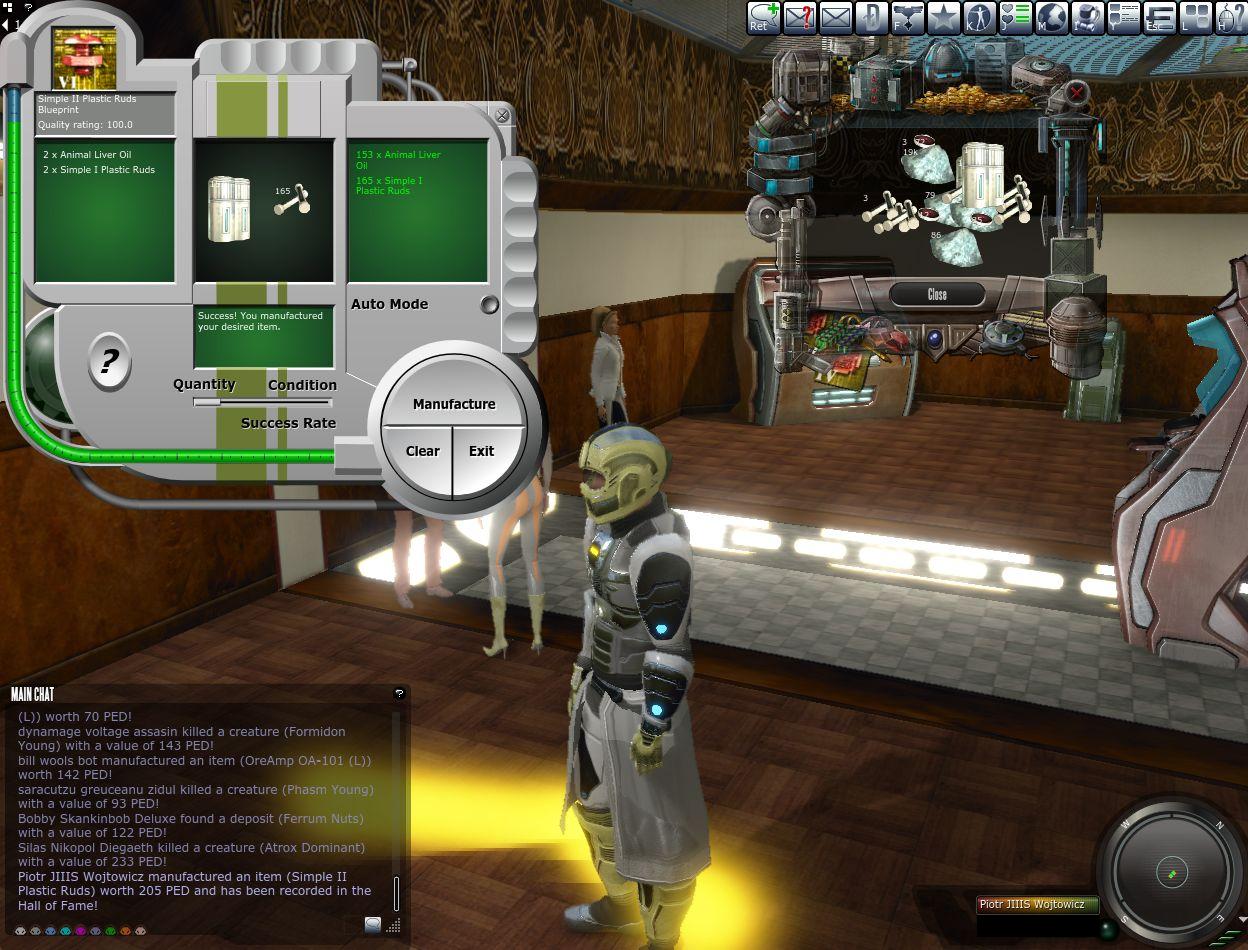Select the plastic ruds canister in the crafting slot
The width and height of the screenshot is (1248, 950).
click(x=229, y=208)
